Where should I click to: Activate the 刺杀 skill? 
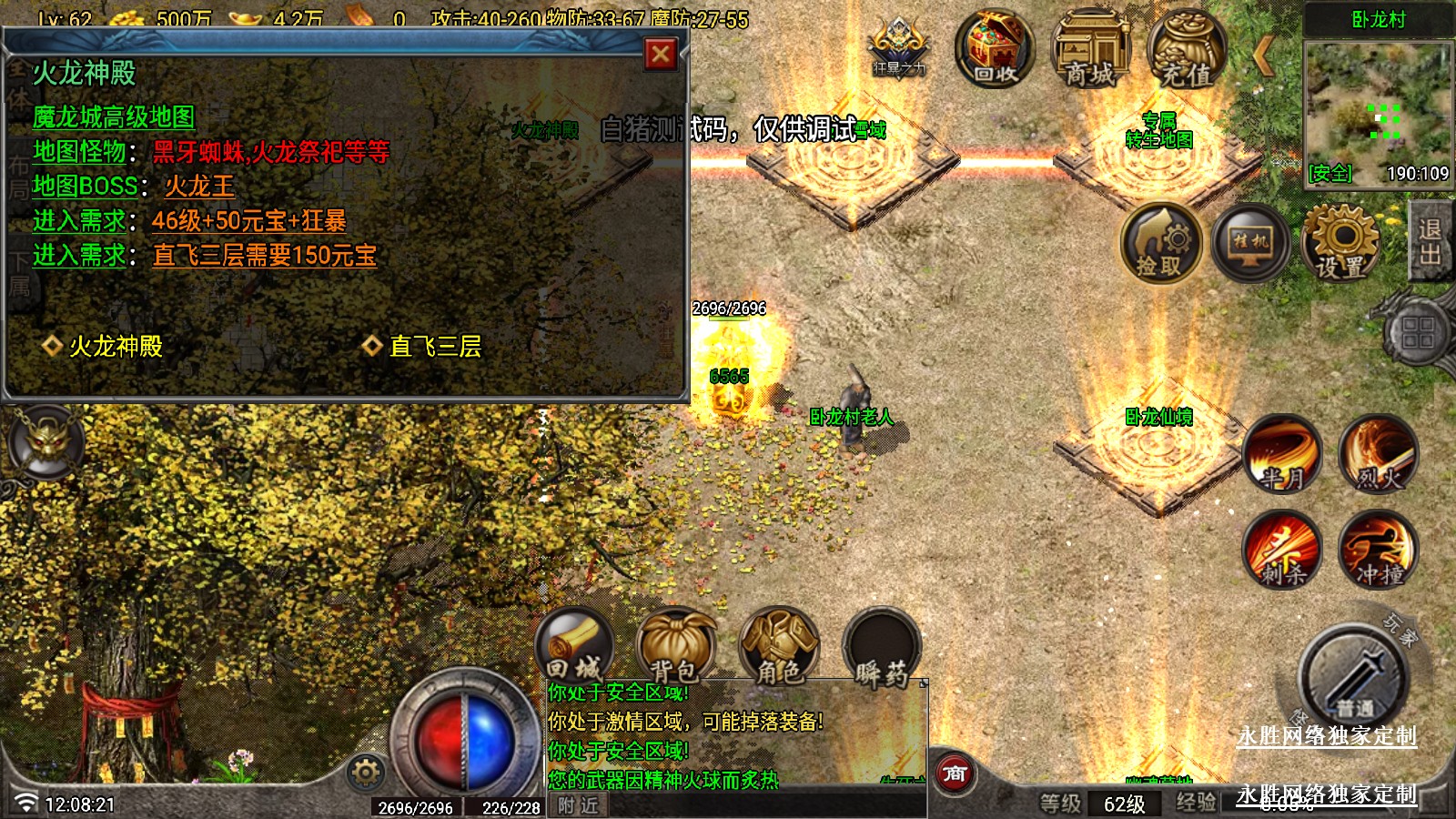coord(1283,549)
